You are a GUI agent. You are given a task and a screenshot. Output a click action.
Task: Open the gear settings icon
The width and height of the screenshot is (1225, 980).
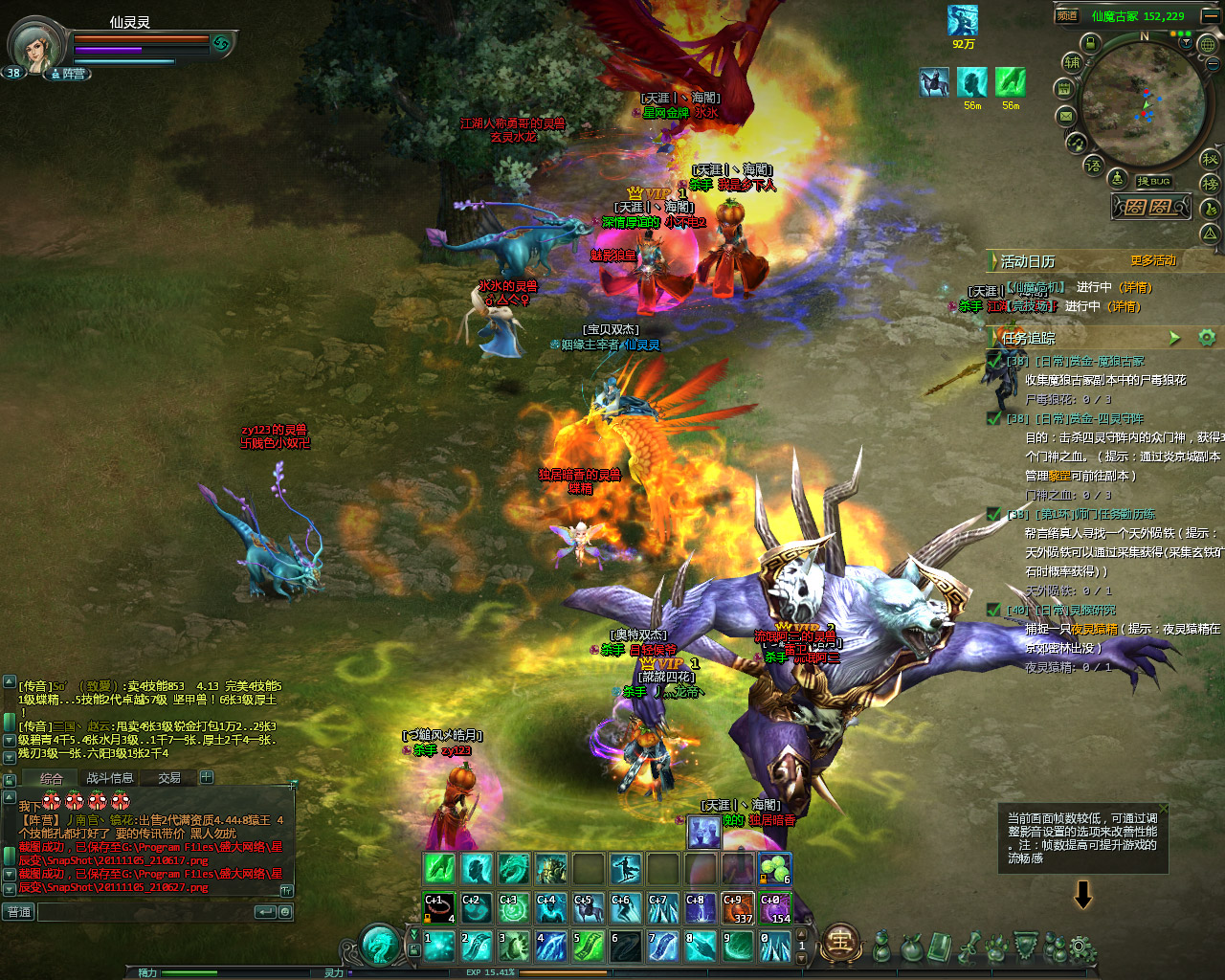[1081, 949]
